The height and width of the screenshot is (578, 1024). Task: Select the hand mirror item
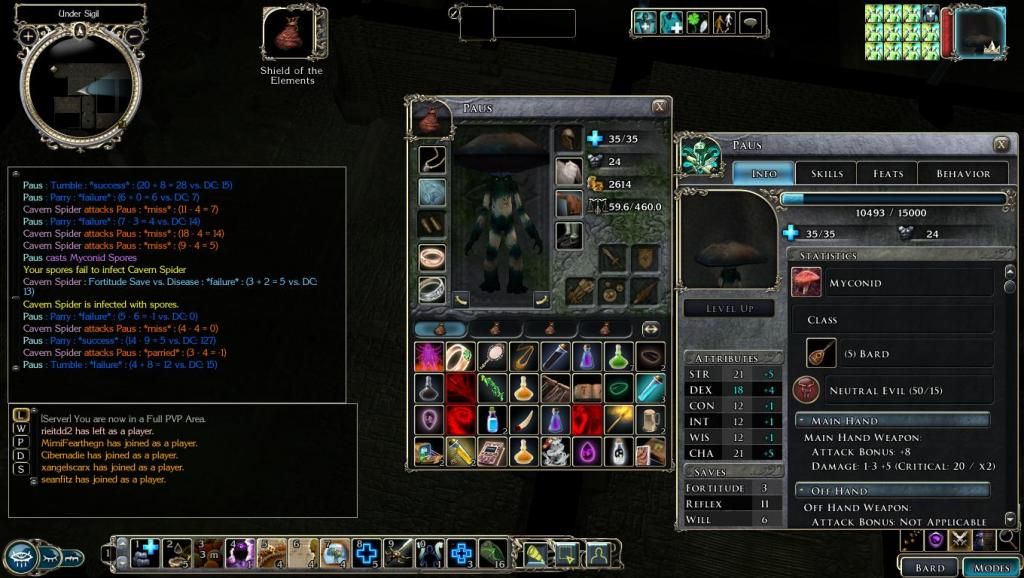tap(491, 356)
